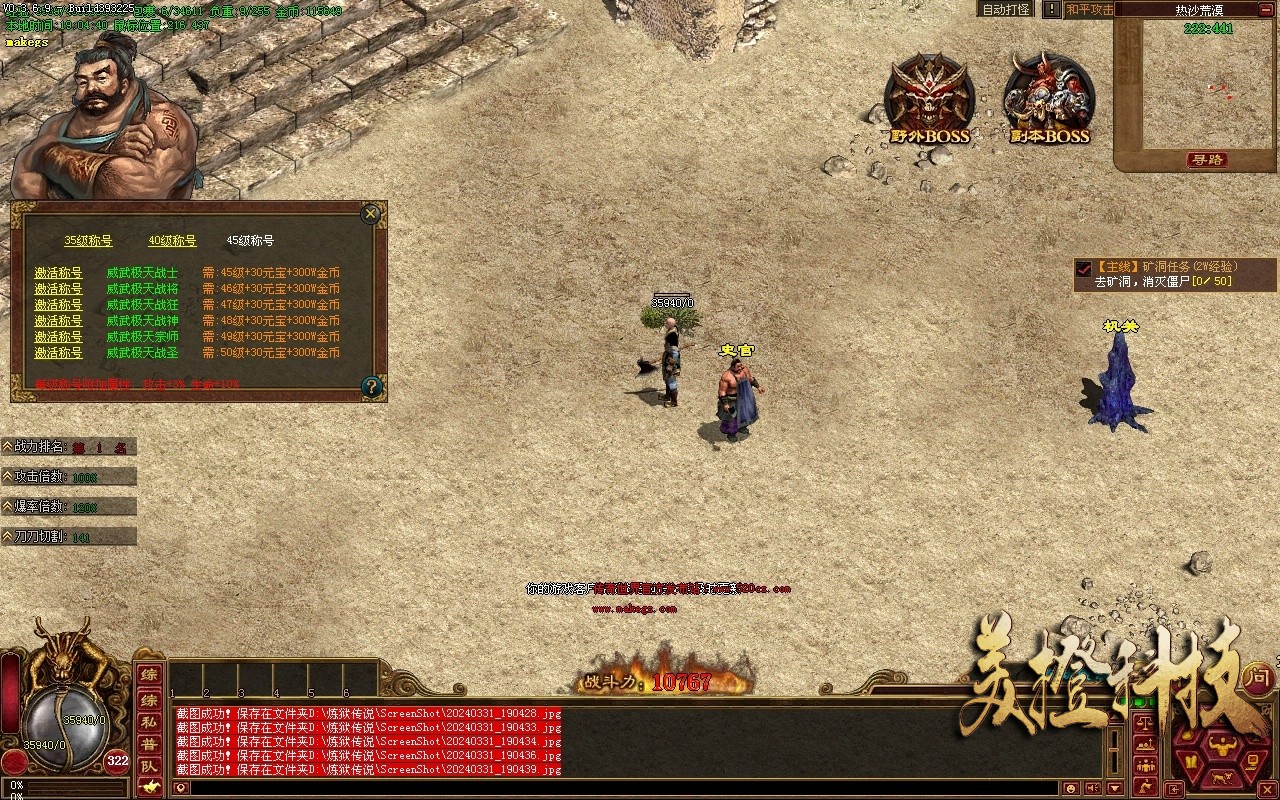Click the round 问 help icon bottom right
The image size is (1280, 800).
[1259, 676]
